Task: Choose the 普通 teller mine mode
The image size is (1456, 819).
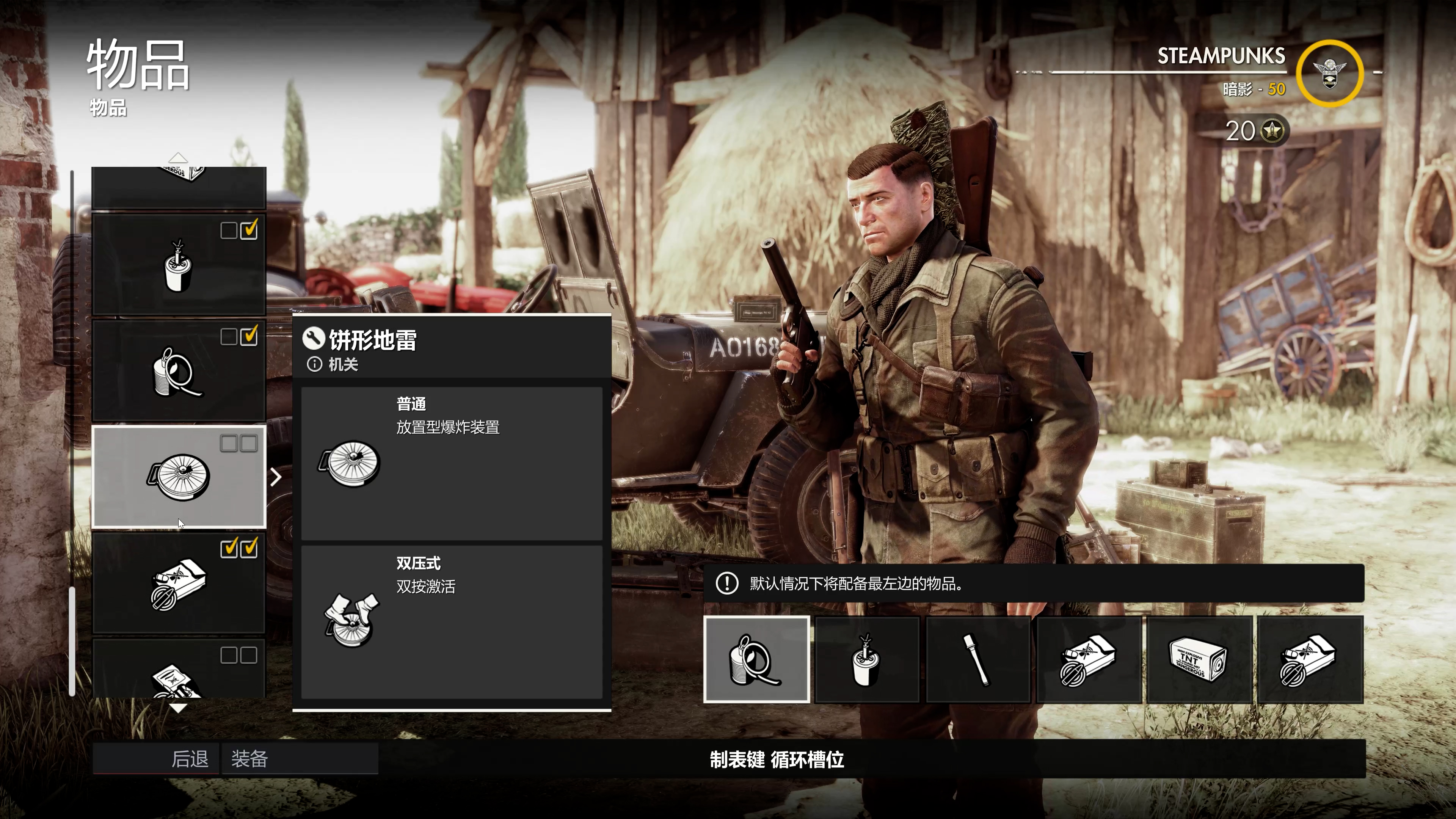Action: point(451,463)
